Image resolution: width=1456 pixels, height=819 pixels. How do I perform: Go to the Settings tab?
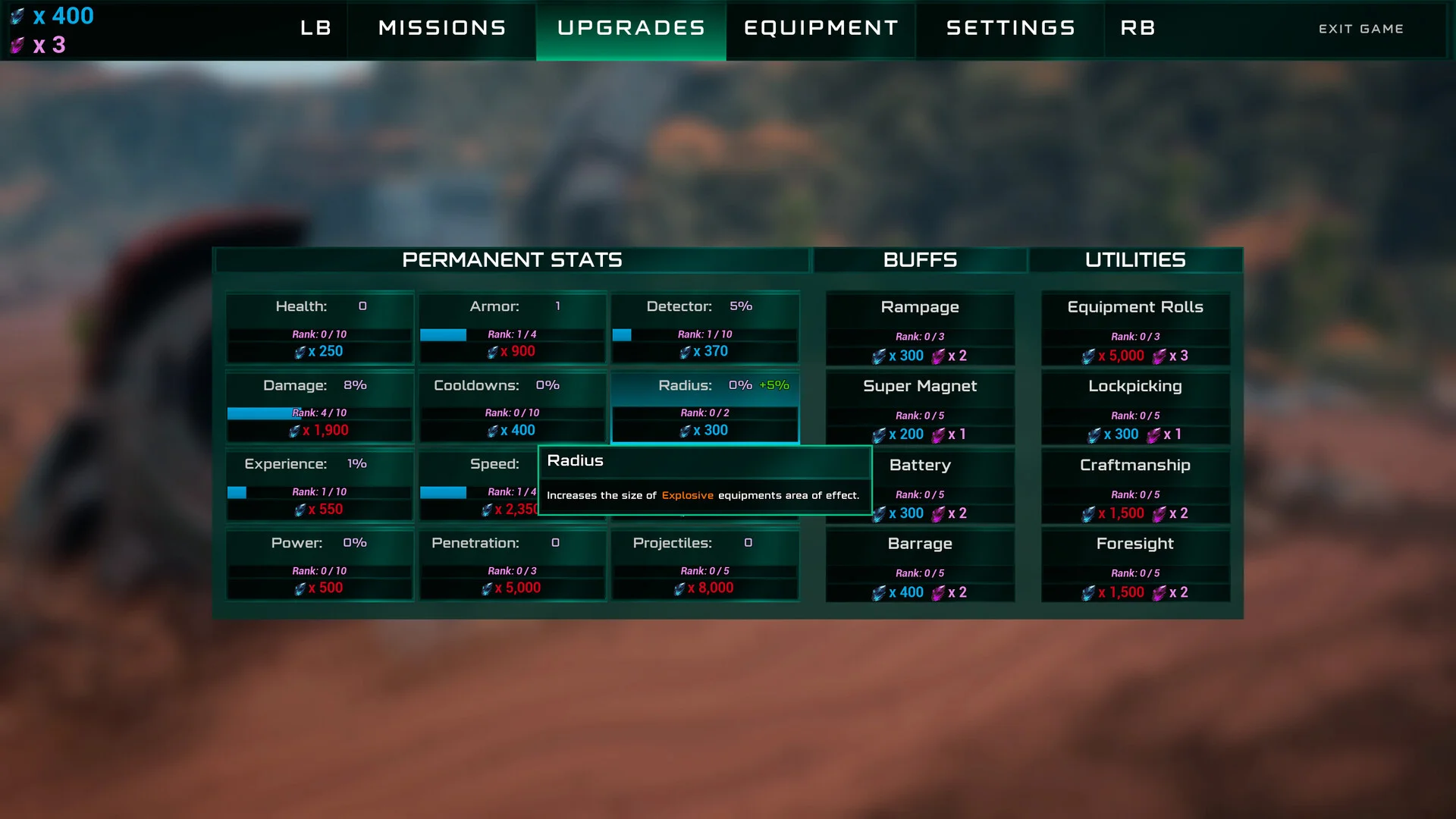click(x=1011, y=29)
